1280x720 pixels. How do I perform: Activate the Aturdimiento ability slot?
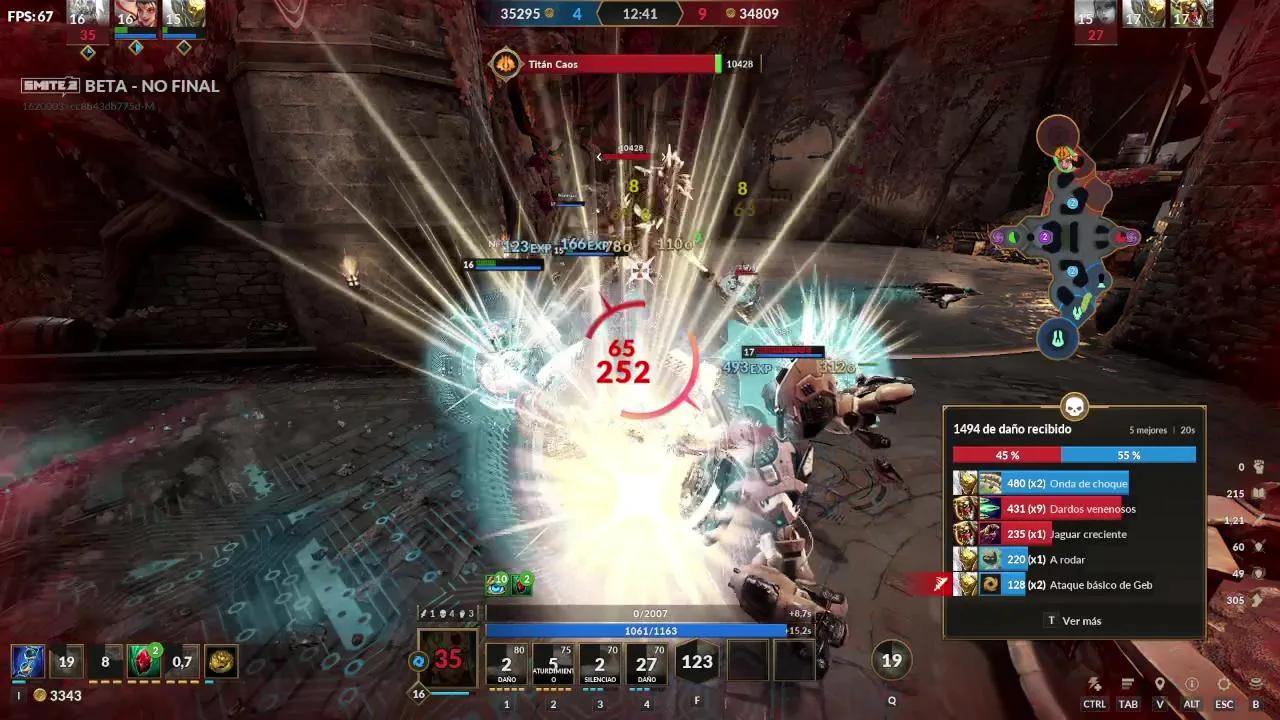tap(553, 662)
